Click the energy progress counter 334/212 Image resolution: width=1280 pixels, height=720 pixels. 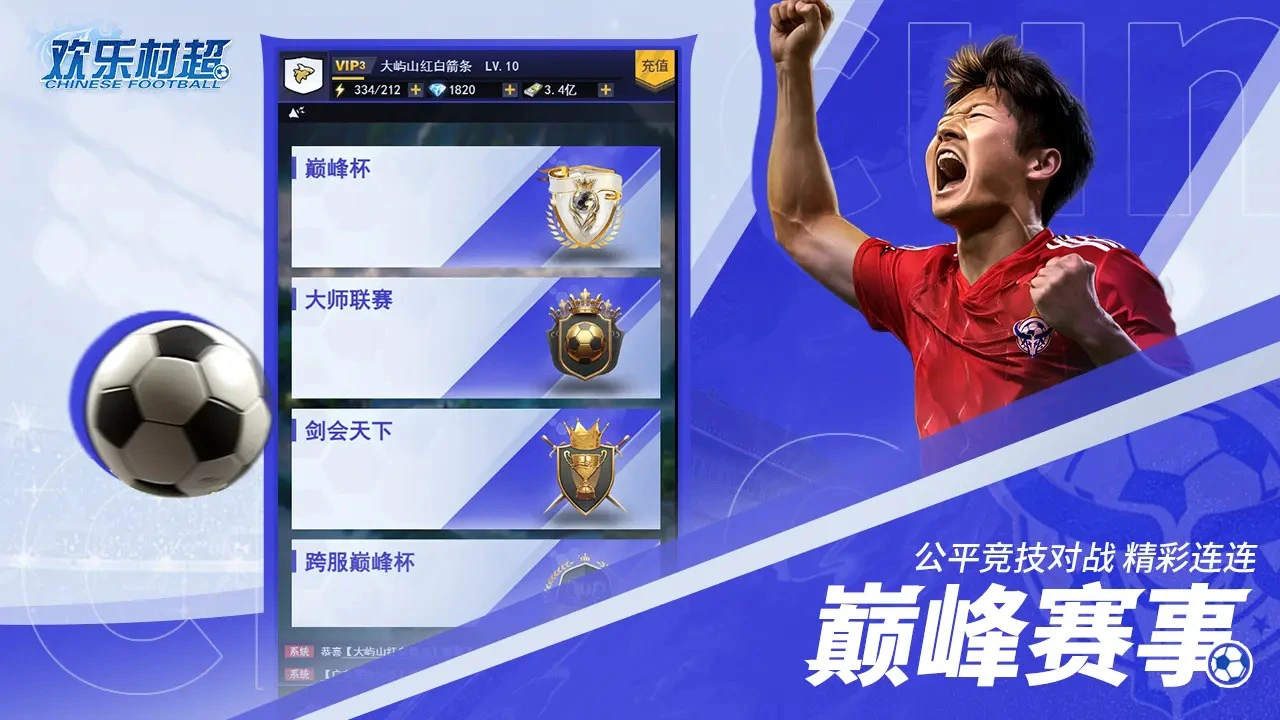[x=377, y=91]
